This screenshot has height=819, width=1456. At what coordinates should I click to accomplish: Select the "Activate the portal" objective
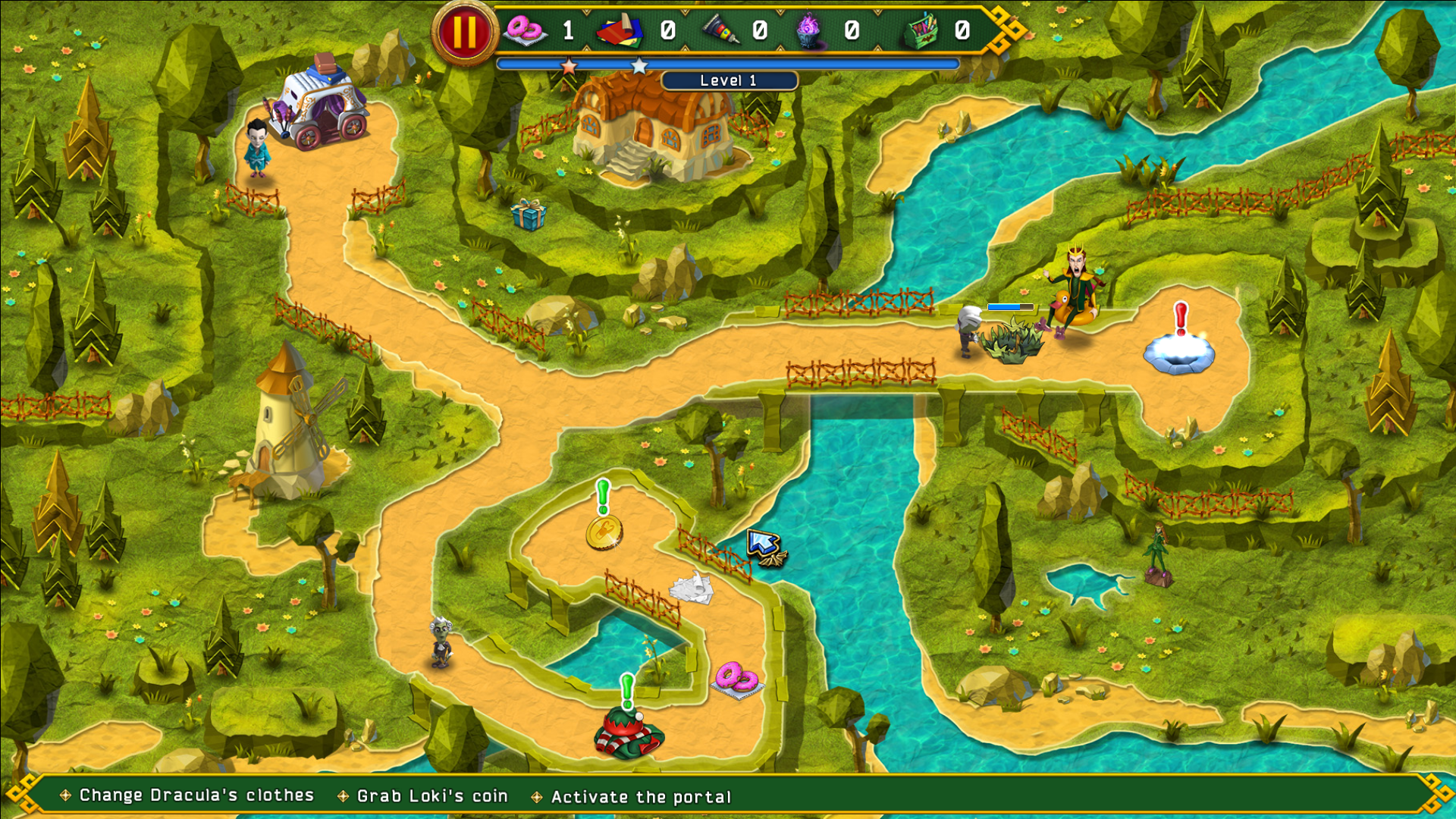(x=641, y=797)
